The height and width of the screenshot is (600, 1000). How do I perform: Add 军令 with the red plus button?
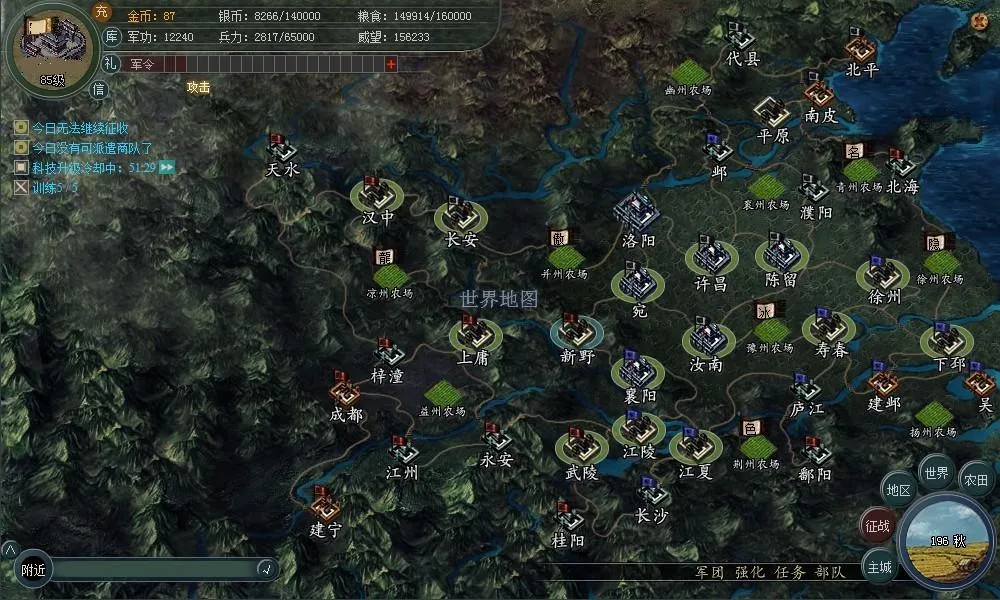tap(391, 64)
